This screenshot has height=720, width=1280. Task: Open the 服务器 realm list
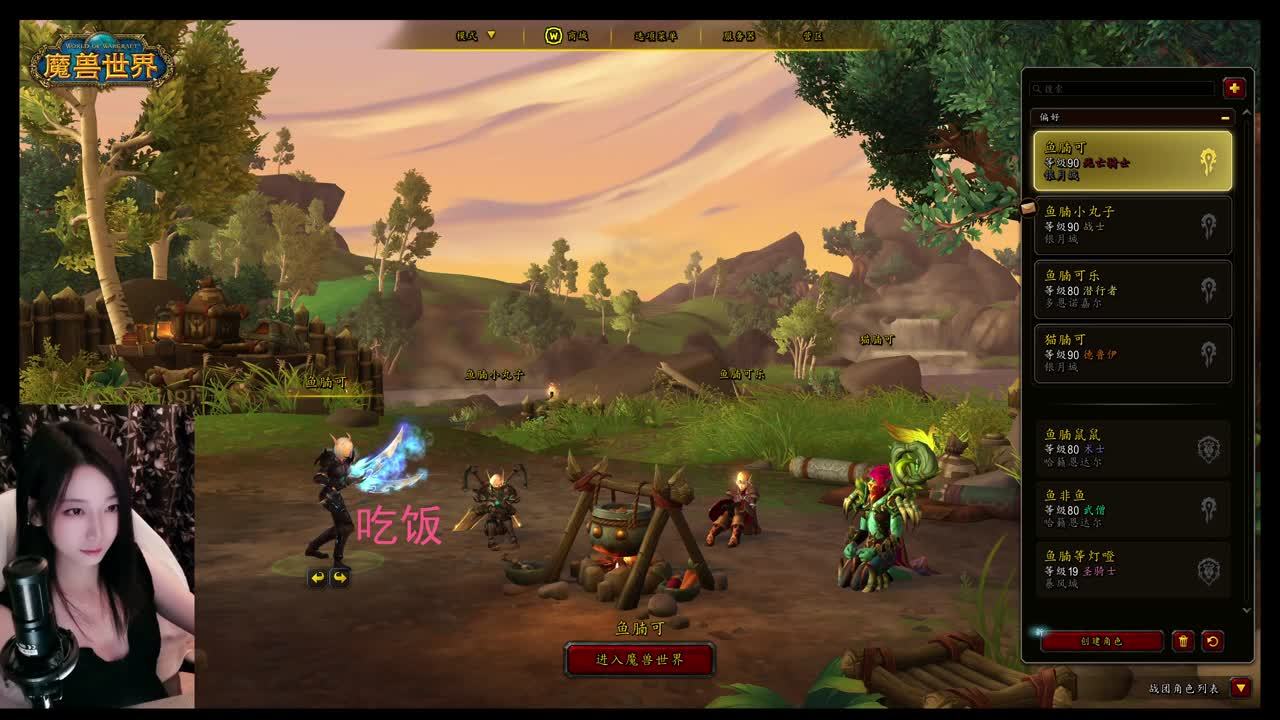click(x=739, y=36)
